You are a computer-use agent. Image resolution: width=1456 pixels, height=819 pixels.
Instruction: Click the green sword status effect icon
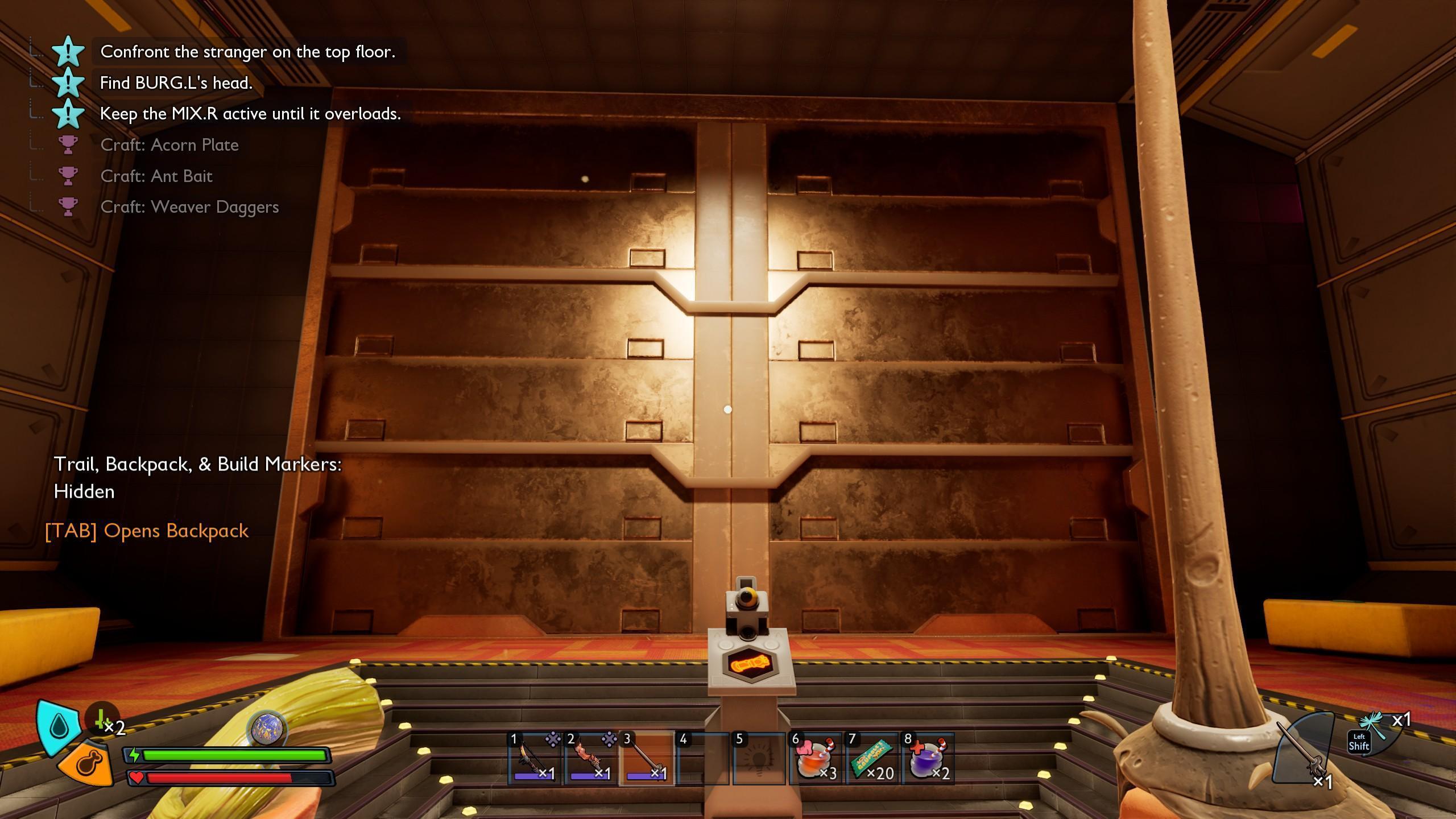pos(102,720)
